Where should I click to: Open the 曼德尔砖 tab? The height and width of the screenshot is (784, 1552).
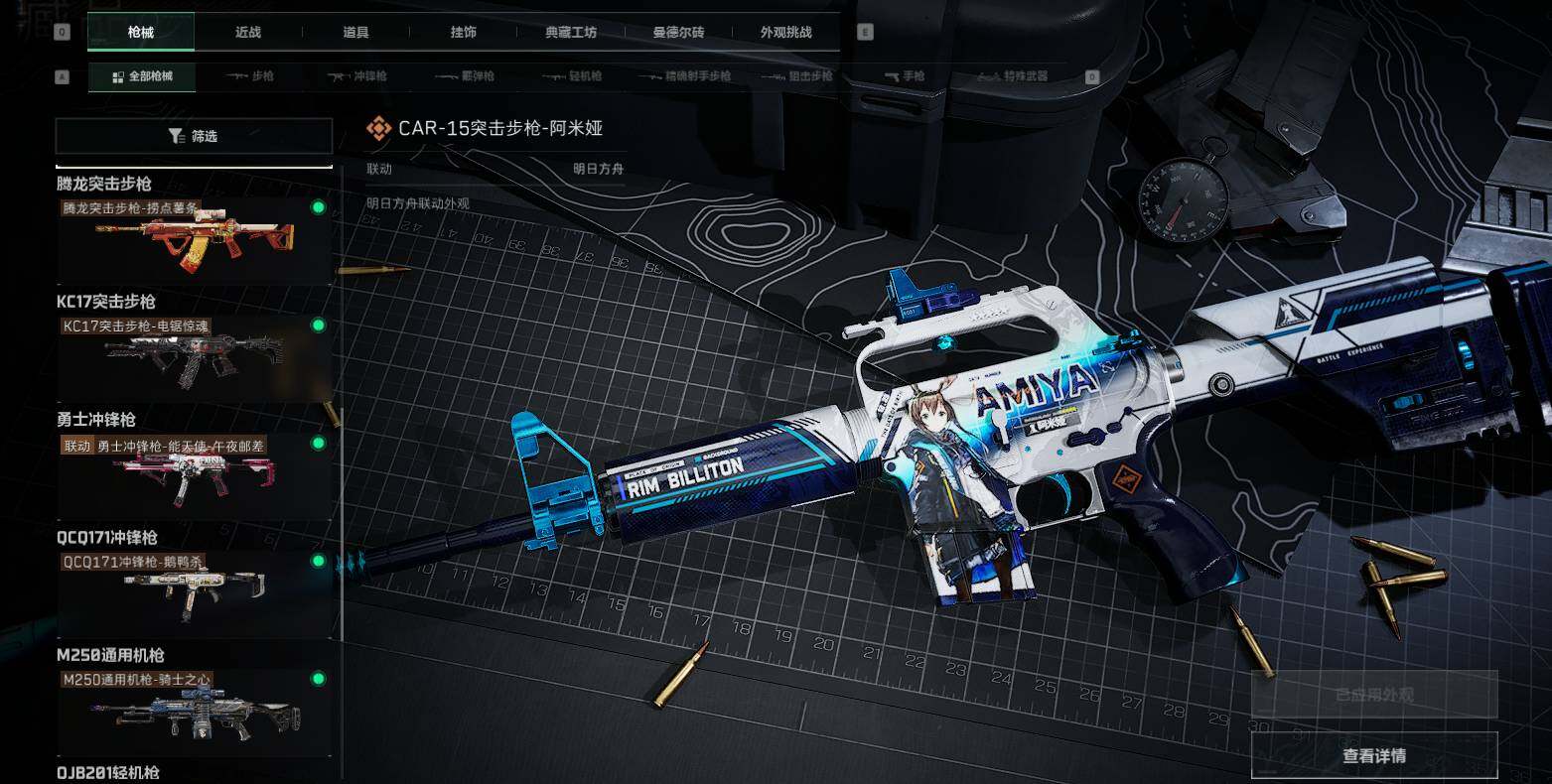678,32
